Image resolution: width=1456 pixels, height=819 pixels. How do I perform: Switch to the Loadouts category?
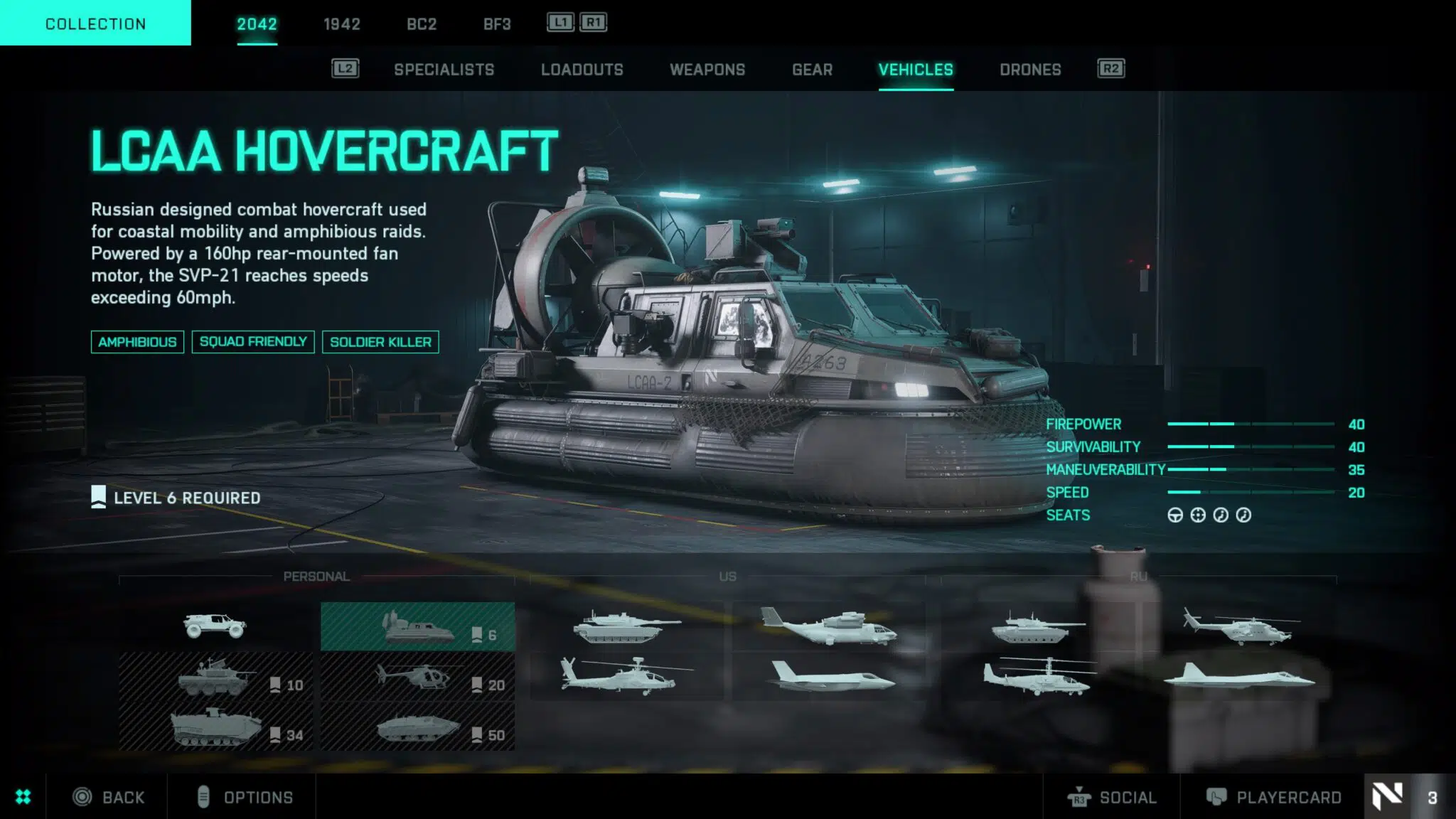pyautogui.click(x=582, y=70)
